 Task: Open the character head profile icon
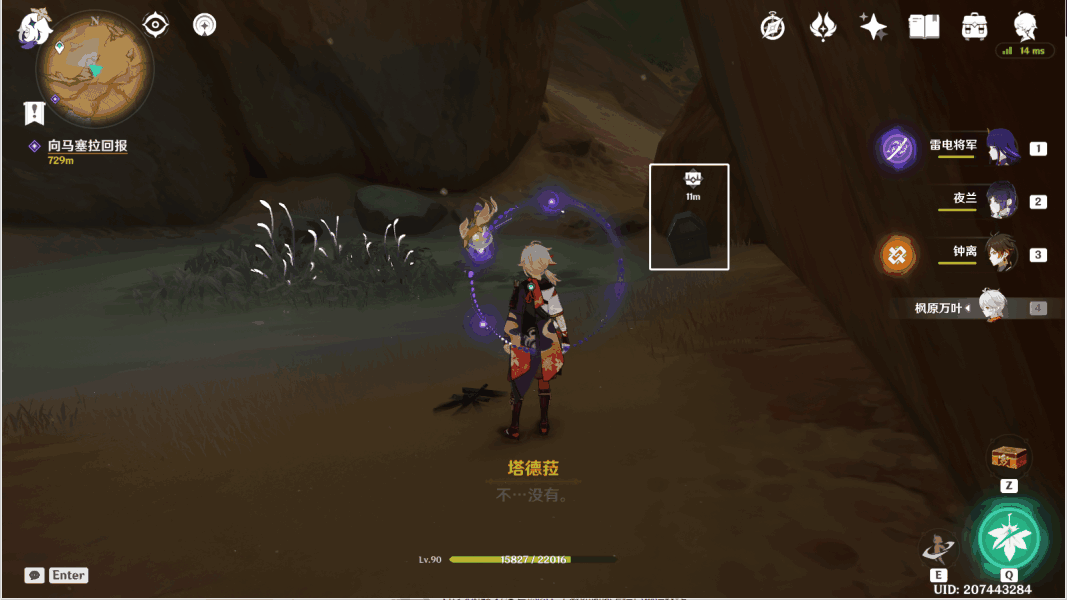(1025, 25)
